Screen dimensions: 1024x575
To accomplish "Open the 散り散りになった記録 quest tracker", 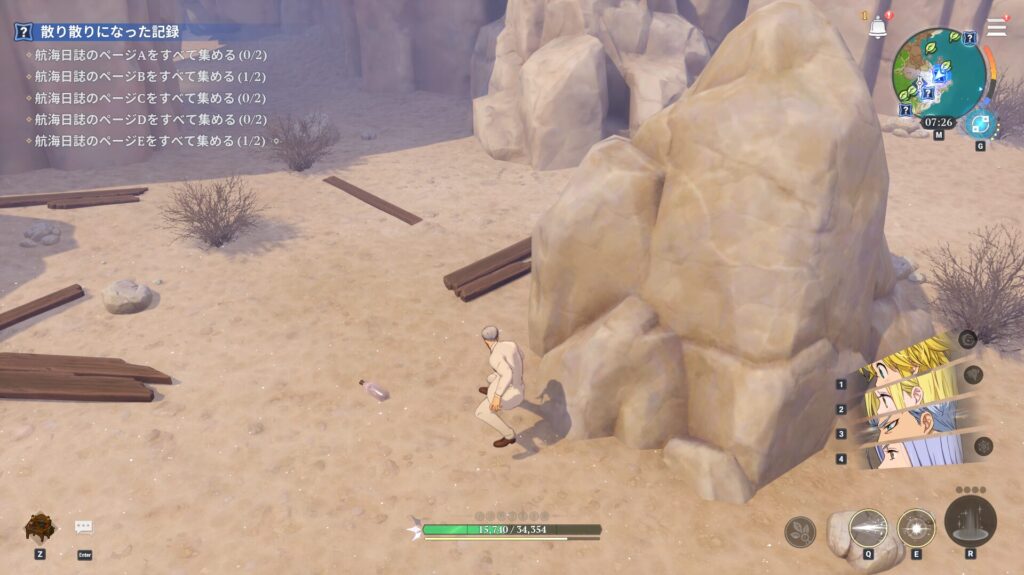I will 110,32.
